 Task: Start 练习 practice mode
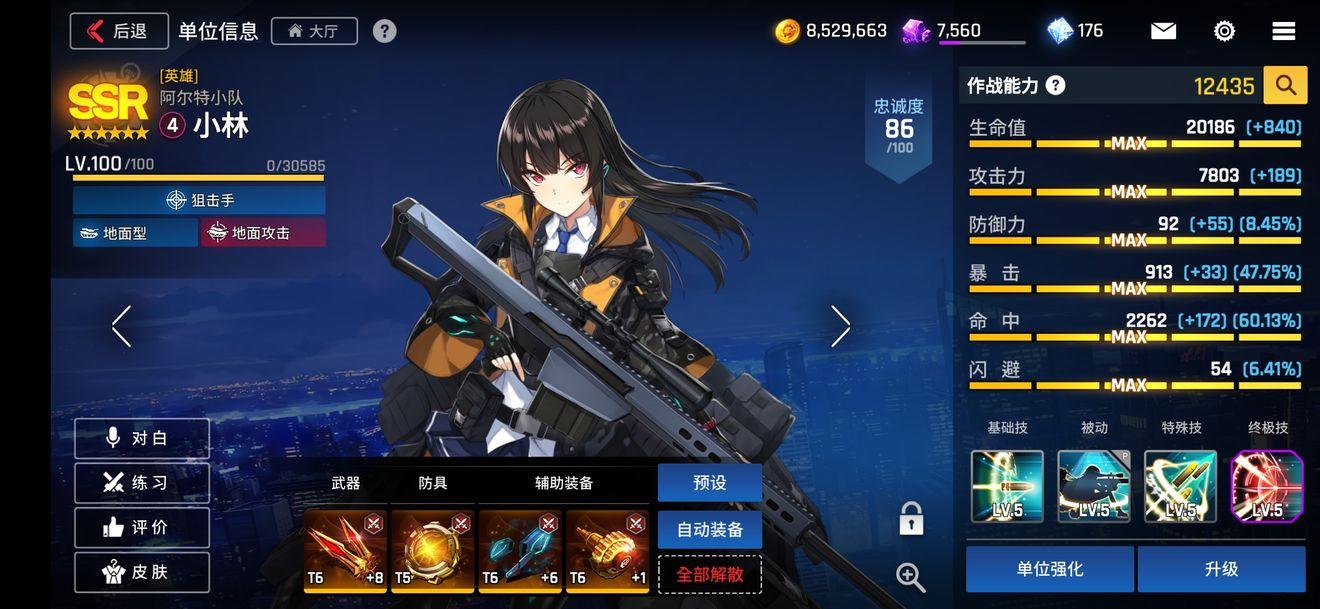(142, 483)
